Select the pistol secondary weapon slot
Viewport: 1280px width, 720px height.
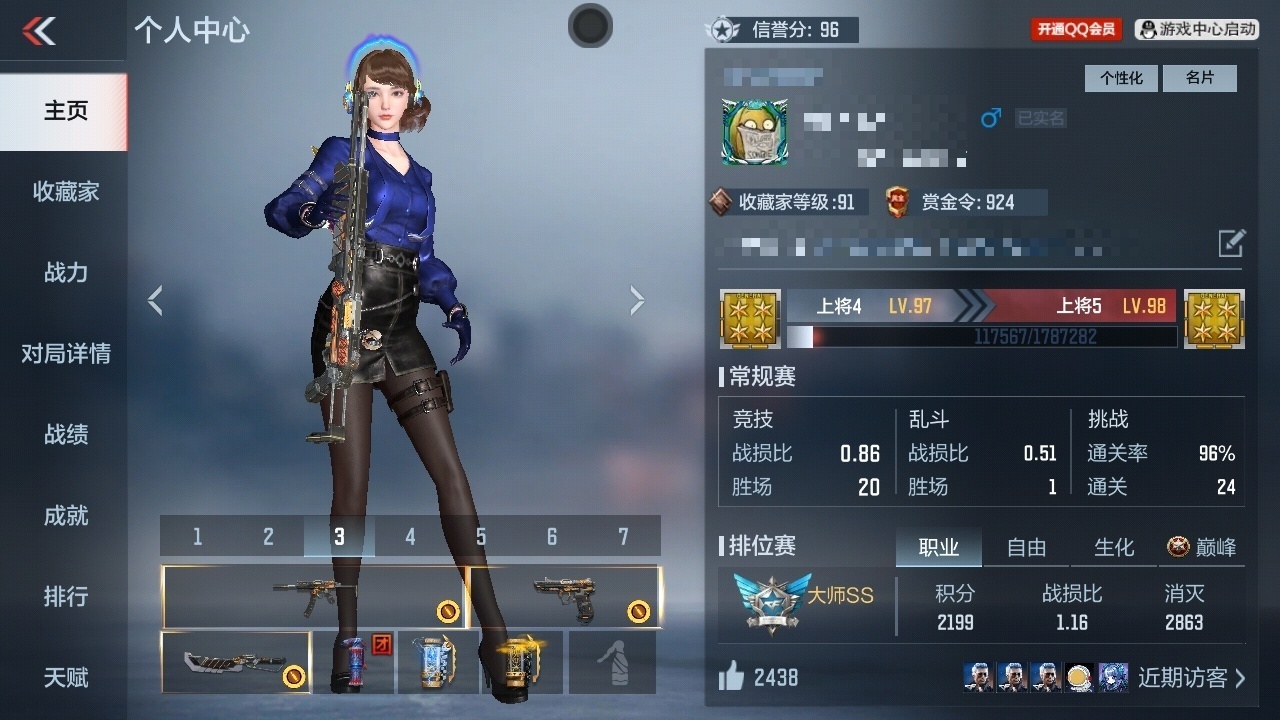point(565,597)
